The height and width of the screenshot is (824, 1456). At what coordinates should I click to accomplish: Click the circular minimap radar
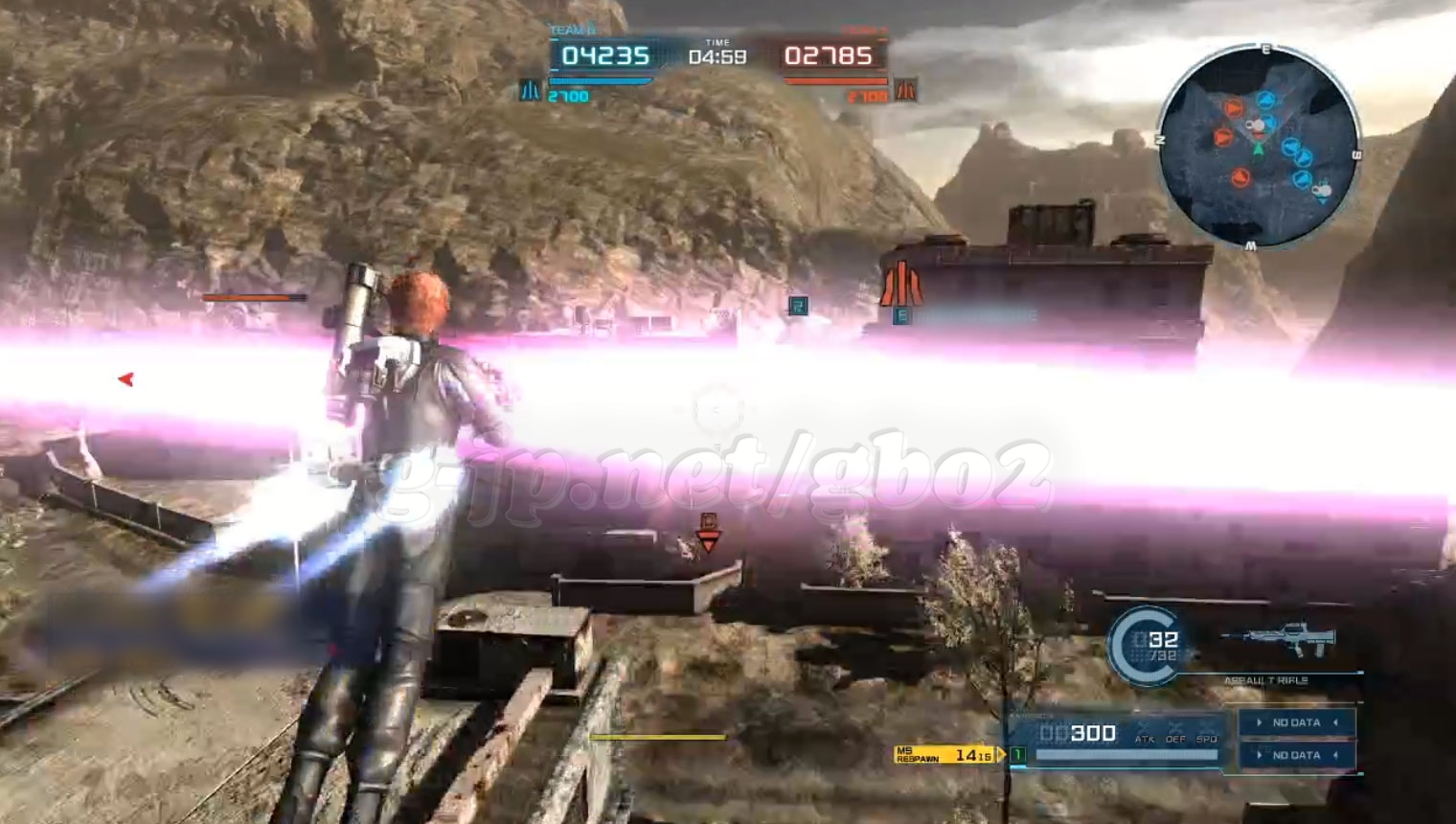[1259, 146]
